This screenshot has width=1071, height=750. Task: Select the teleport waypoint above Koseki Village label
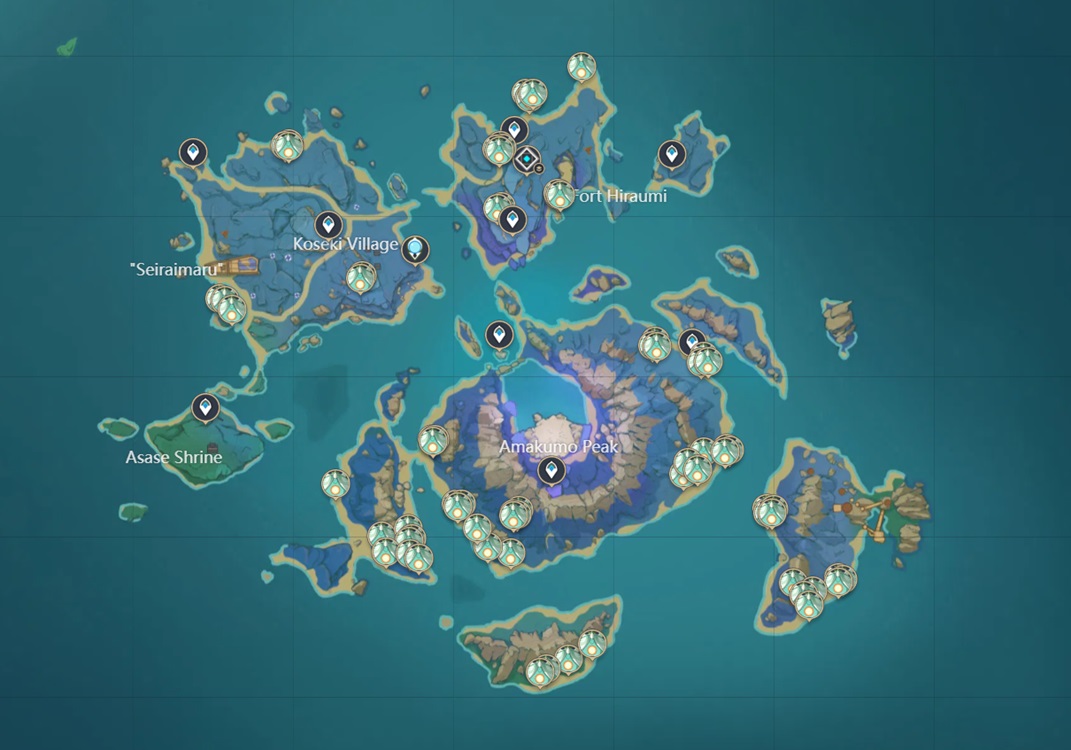(x=328, y=225)
